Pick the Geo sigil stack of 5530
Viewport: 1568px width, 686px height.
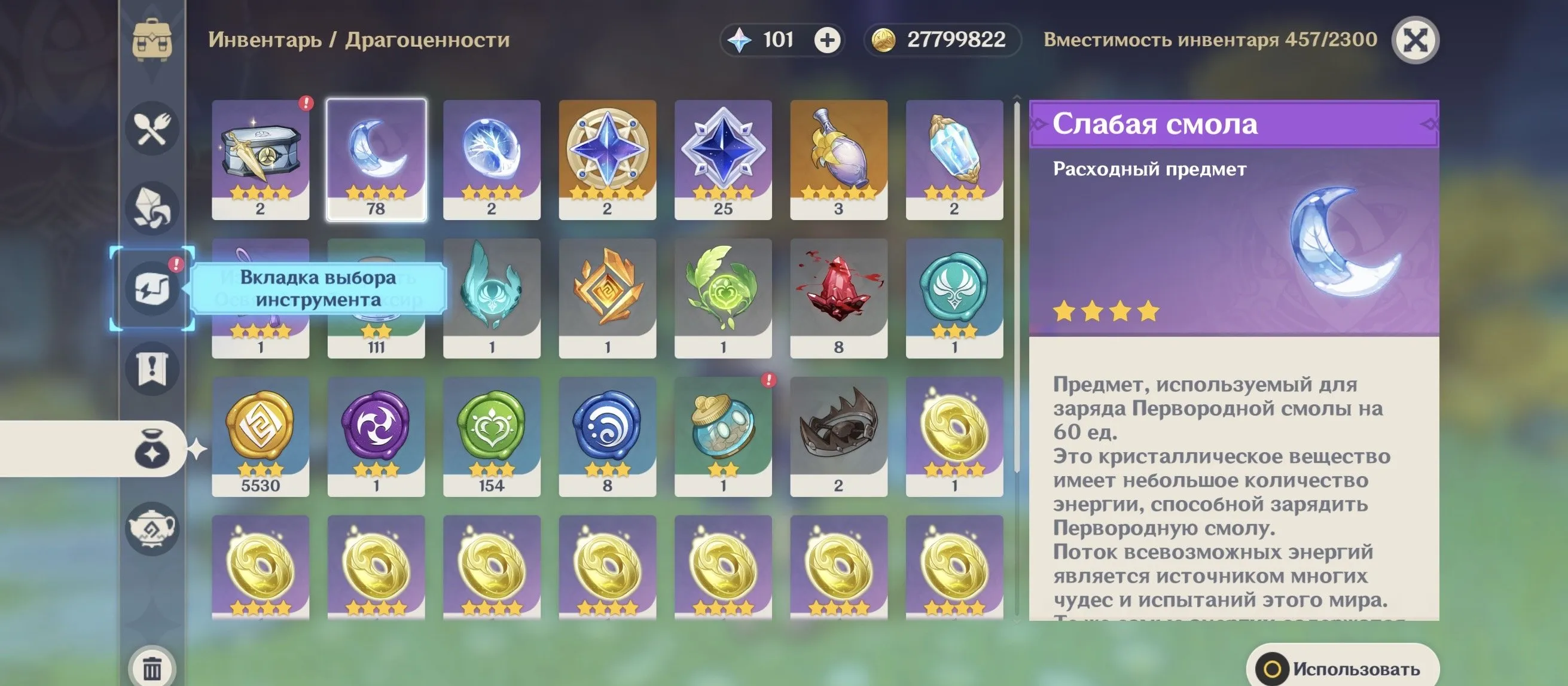(261, 436)
